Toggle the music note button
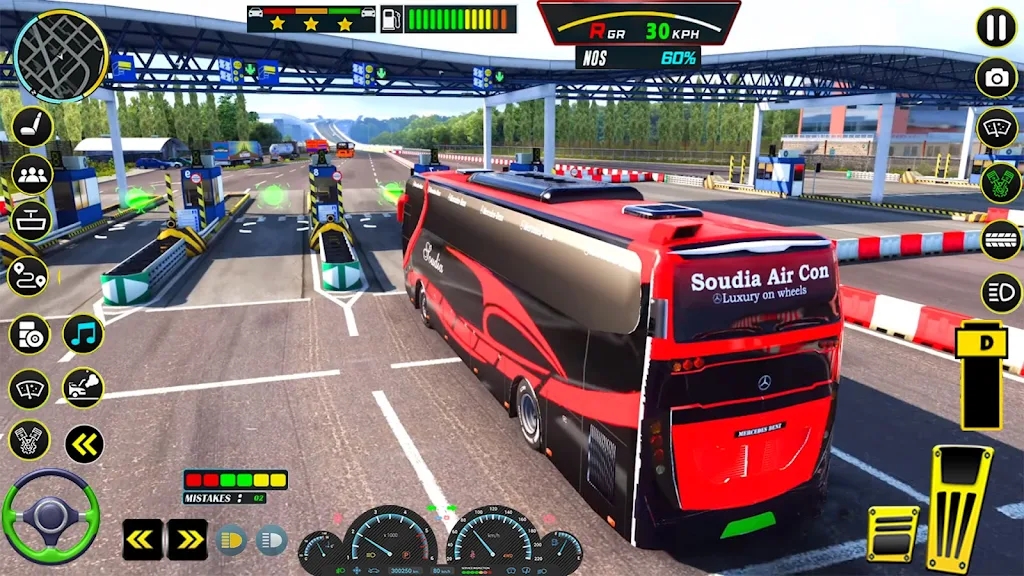The image size is (1024, 576). pyautogui.click(x=84, y=334)
